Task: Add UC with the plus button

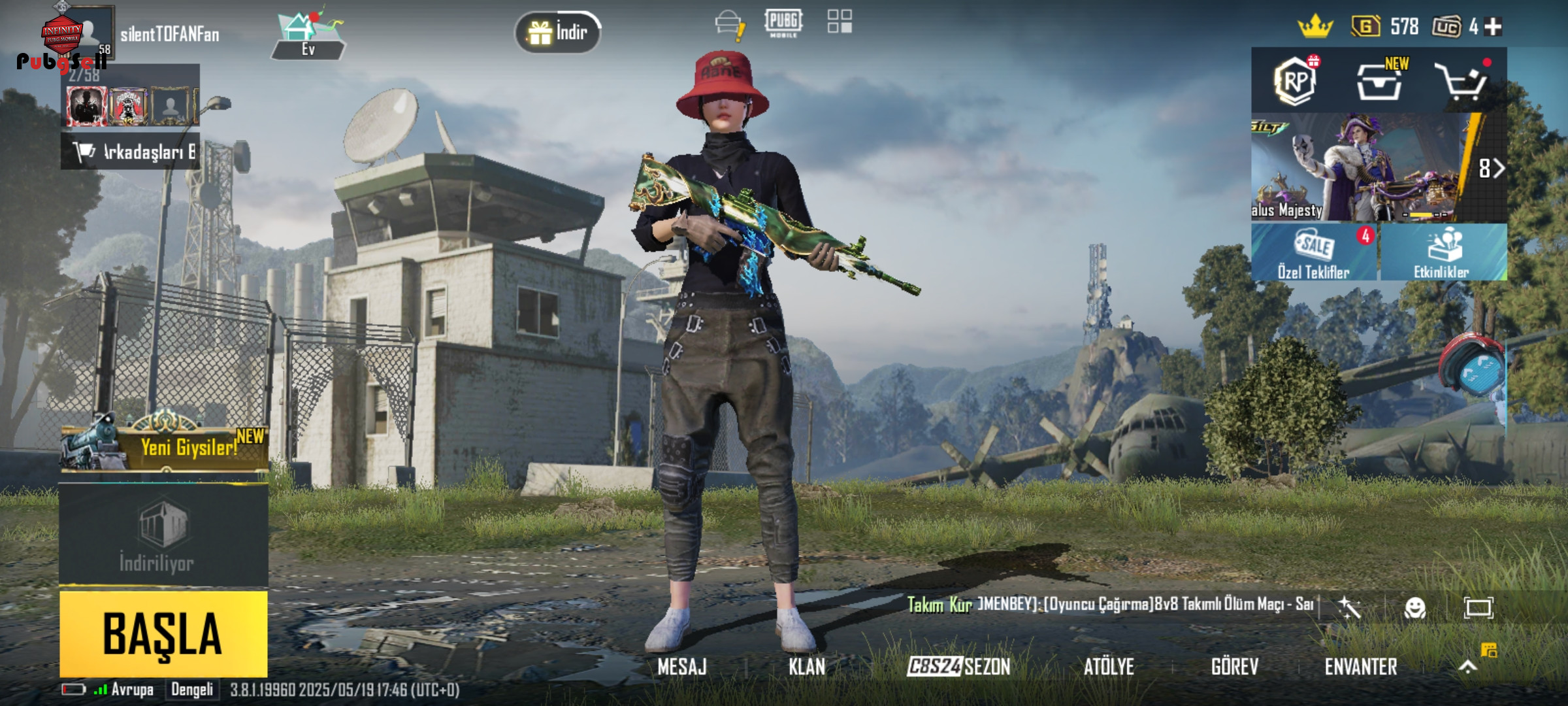Action: tap(1494, 27)
